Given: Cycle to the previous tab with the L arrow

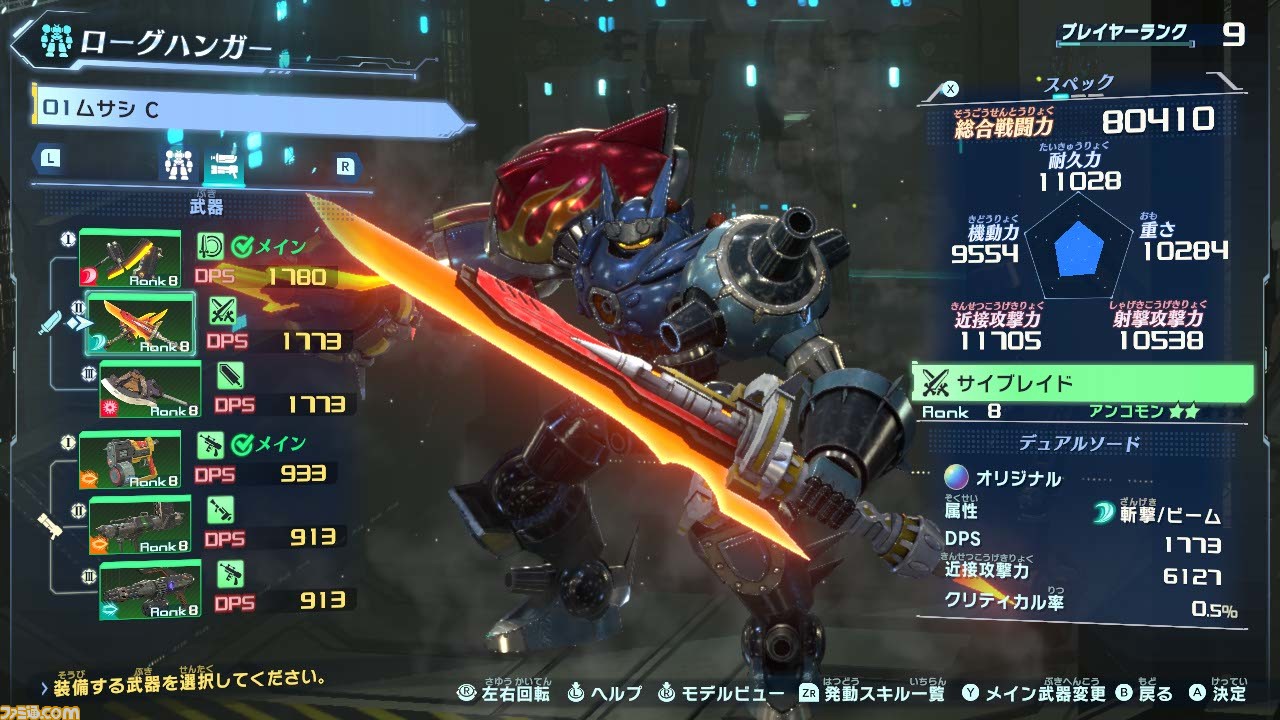Looking at the screenshot, I should (49, 157).
